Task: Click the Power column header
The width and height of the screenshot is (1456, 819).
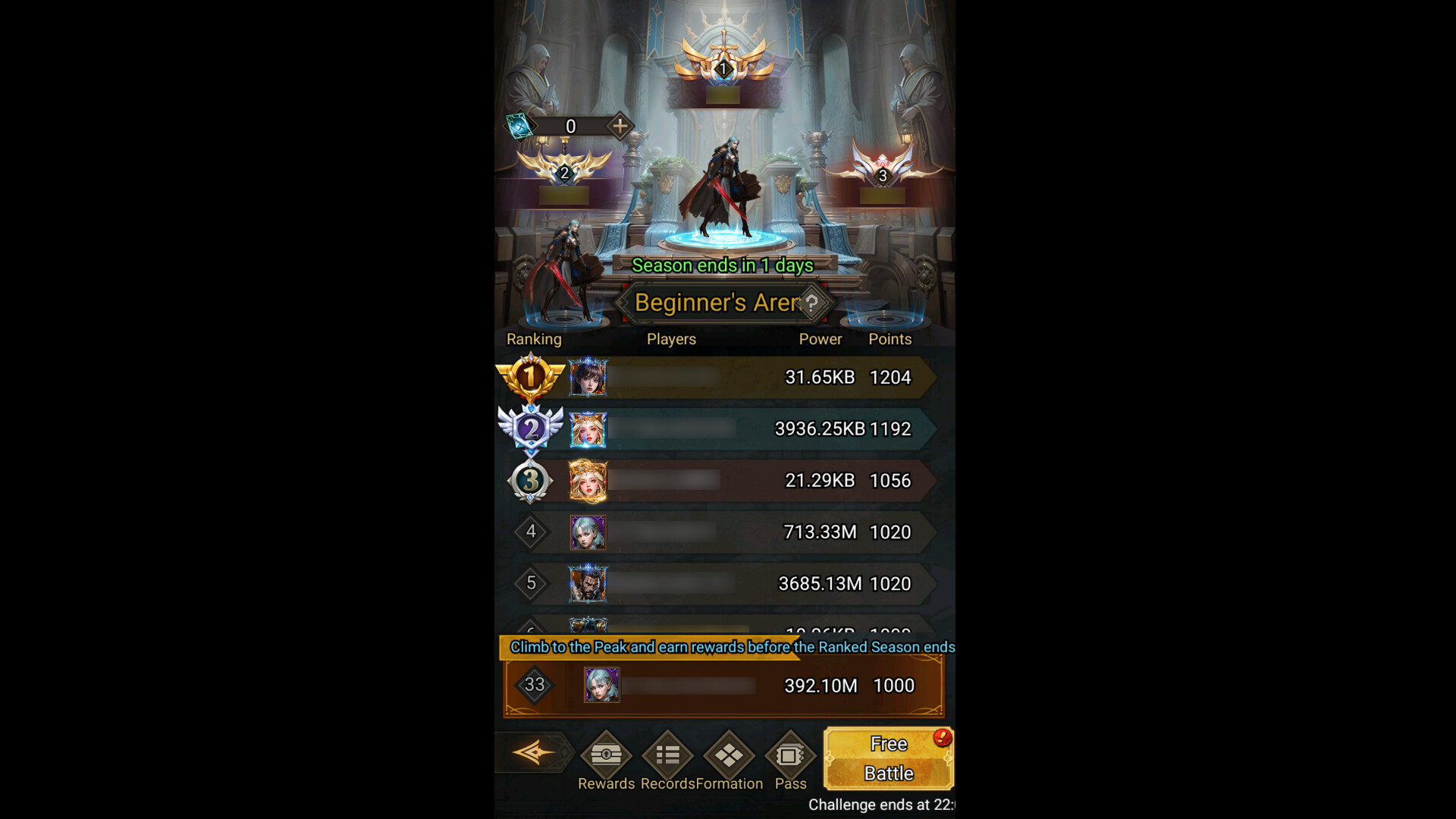Action: click(820, 339)
